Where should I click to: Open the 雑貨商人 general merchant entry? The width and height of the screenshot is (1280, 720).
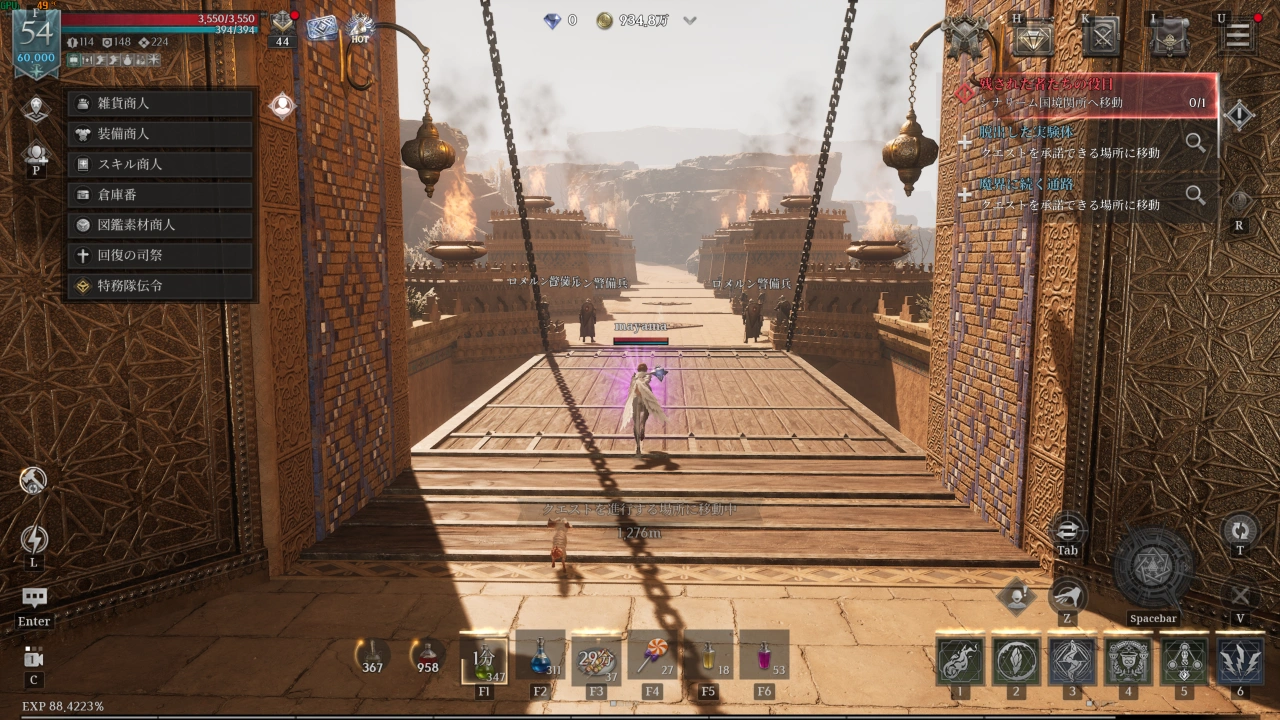pyautogui.click(x=160, y=103)
